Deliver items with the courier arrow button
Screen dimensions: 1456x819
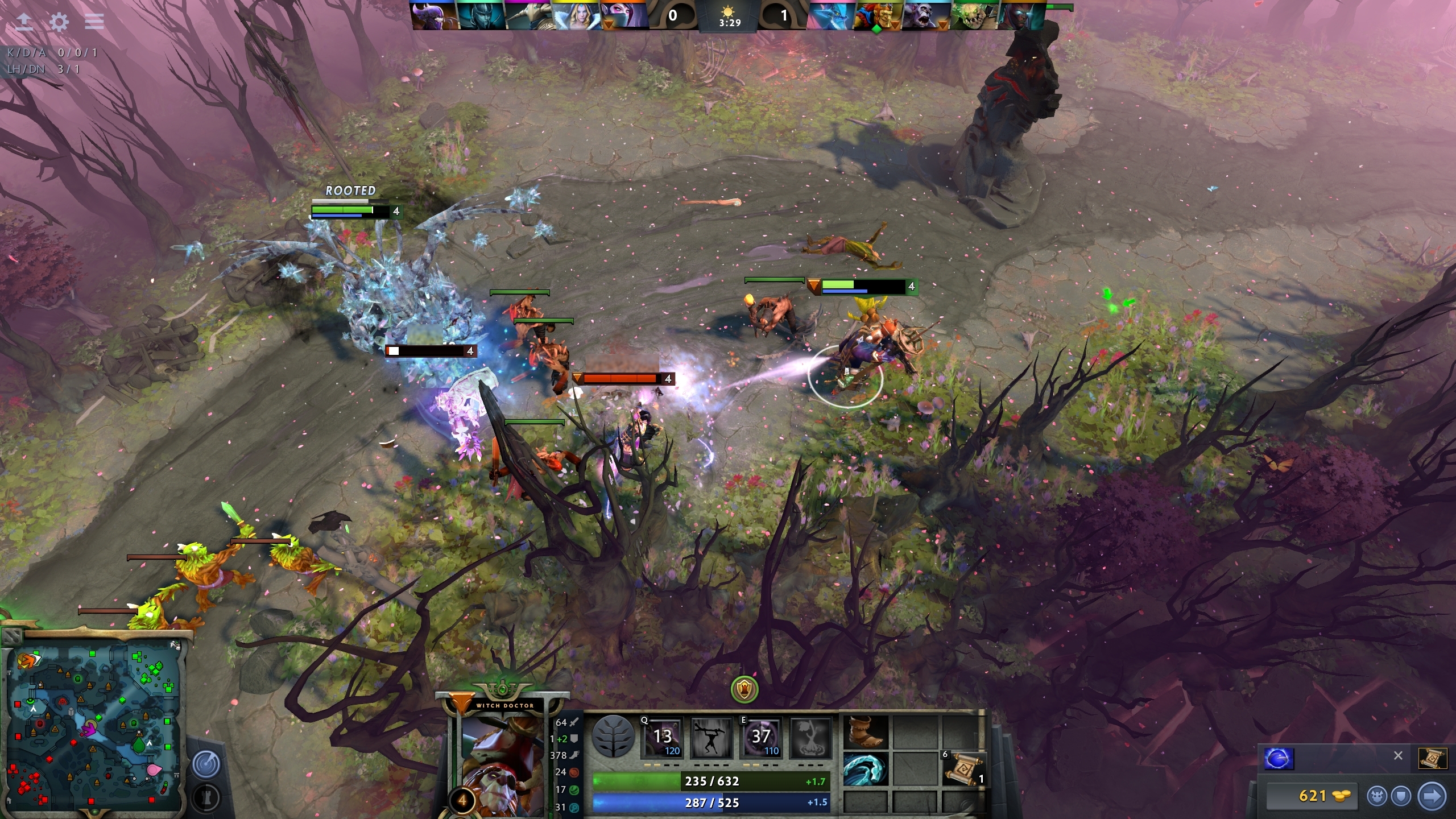tap(1432, 795)
